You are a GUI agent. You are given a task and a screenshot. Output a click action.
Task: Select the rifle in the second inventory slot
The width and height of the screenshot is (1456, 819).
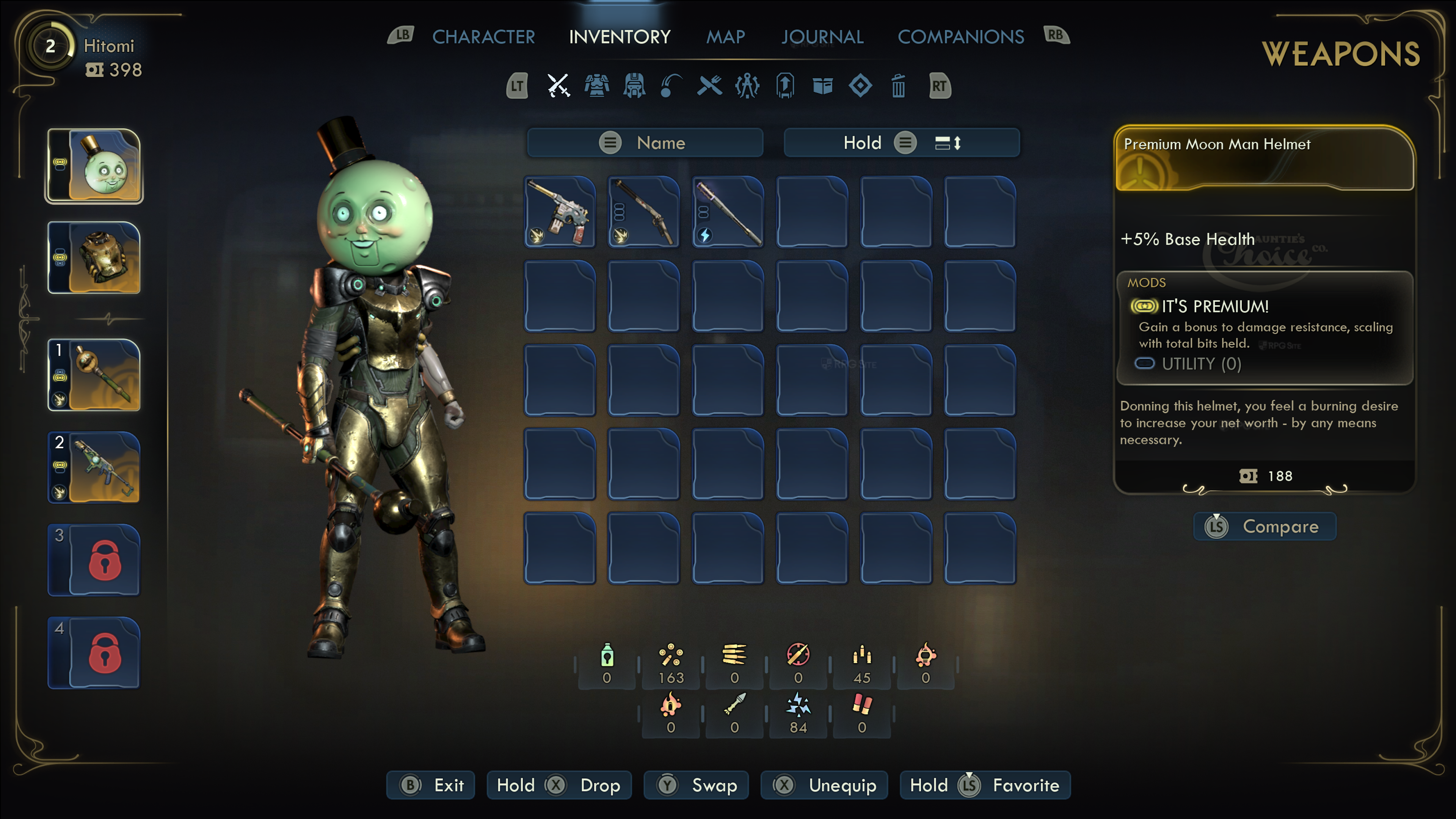[x=644, y=212]
